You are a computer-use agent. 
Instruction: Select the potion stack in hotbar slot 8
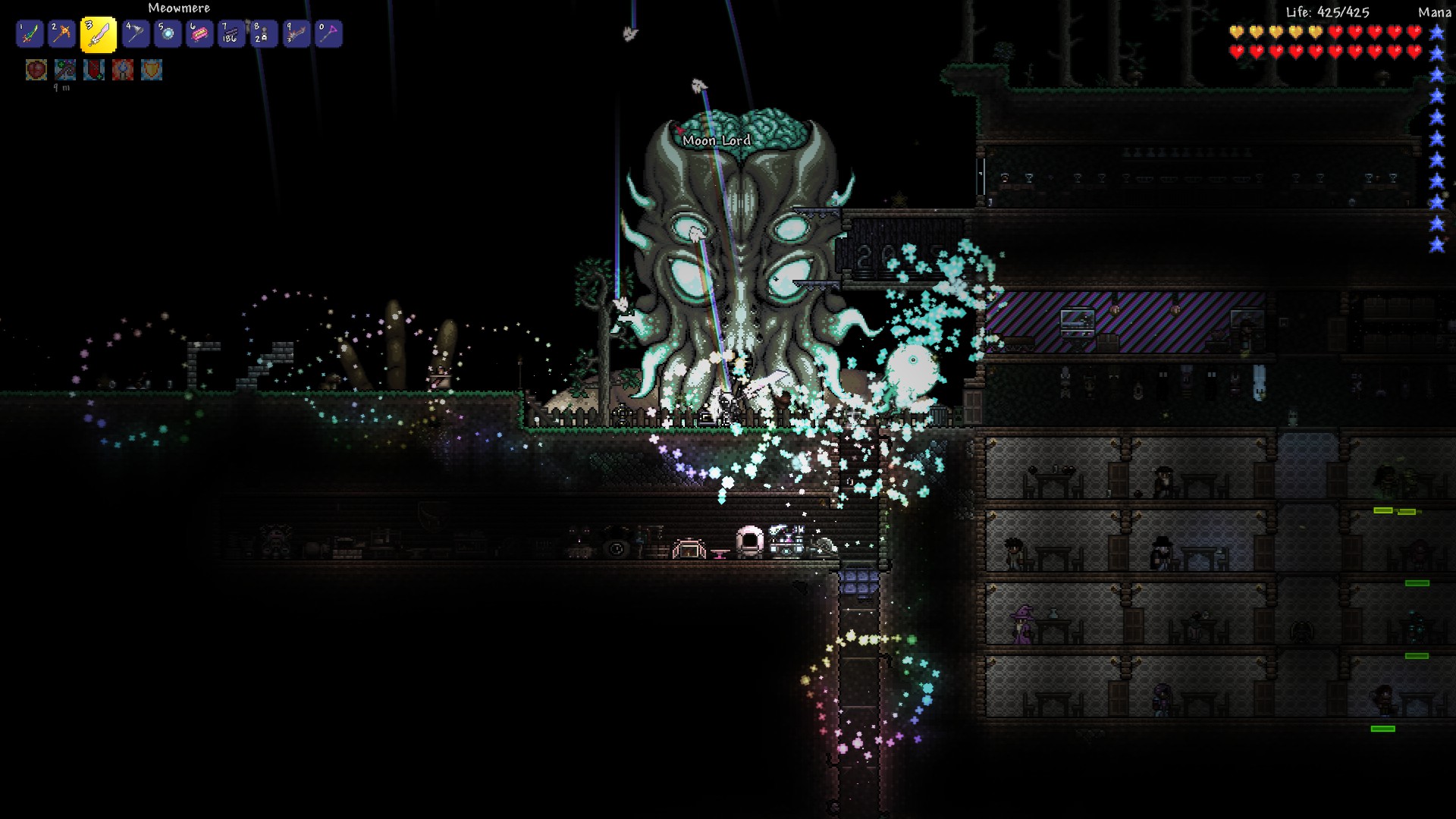[x=263, y=34]
